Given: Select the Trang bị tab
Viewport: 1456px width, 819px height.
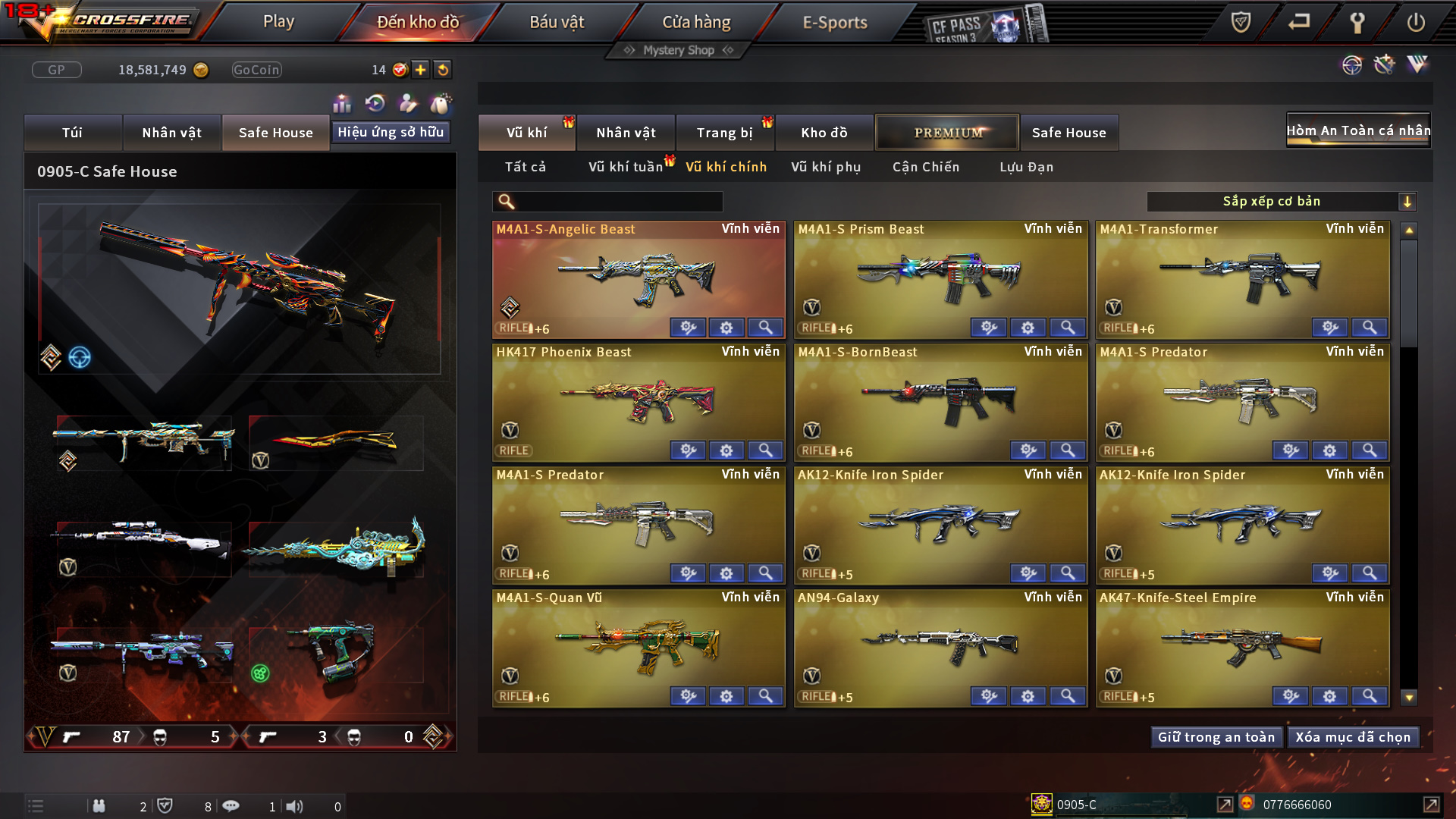Looking at the screenshot, I should point(724,133).
